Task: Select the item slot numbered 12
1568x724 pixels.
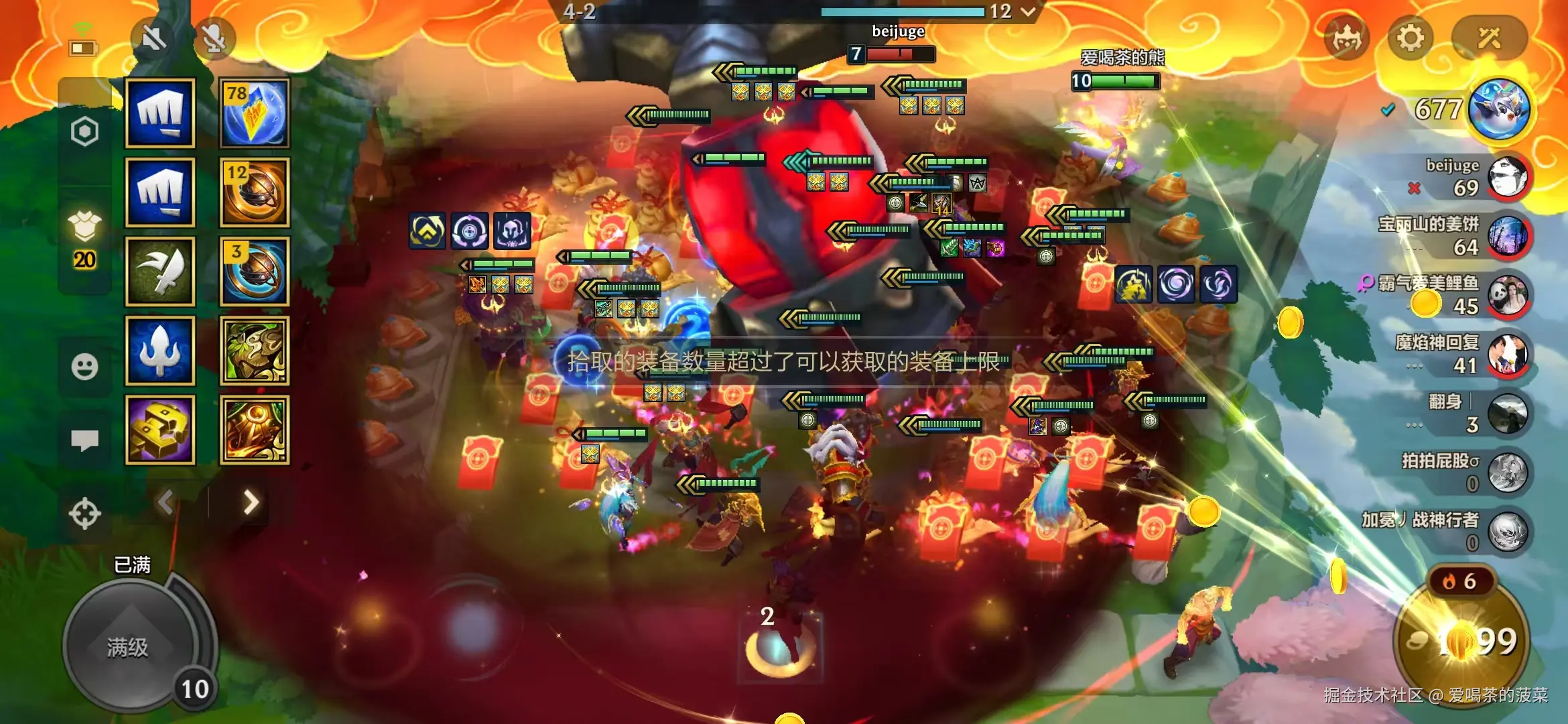Action: click(x=255, y=192)
